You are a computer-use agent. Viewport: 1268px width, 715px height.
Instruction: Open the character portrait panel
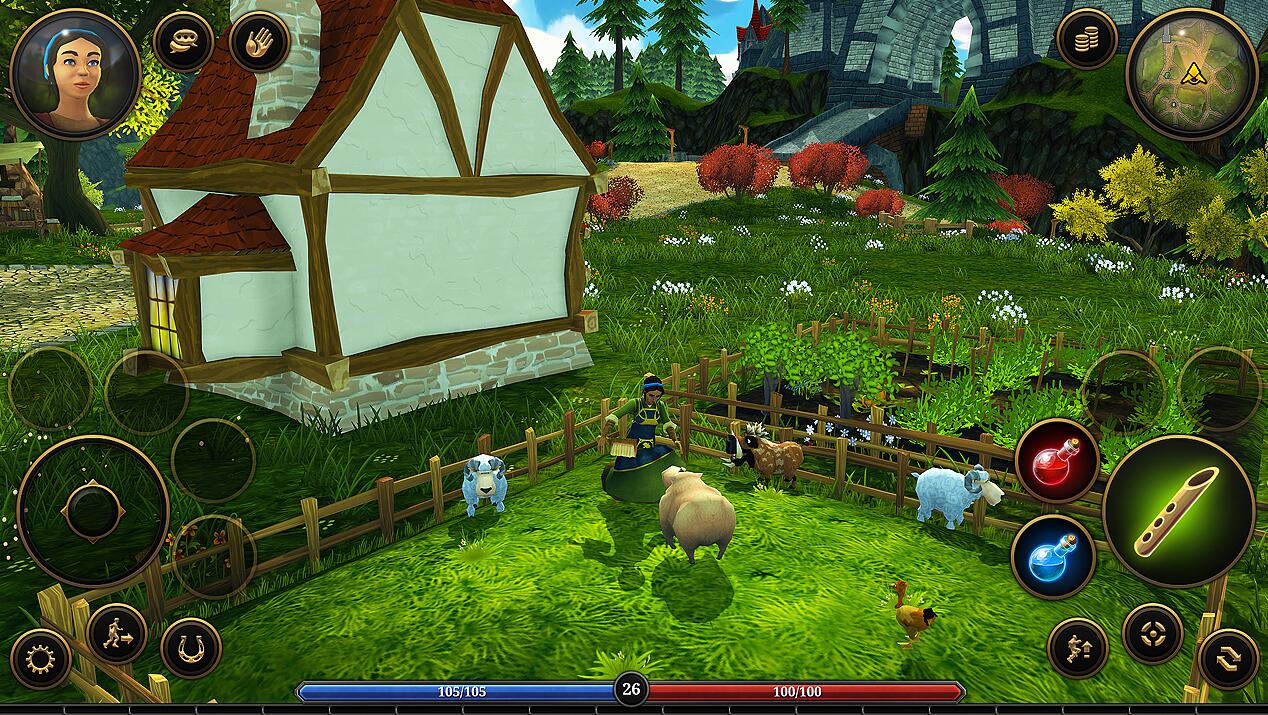coord(75,74)
